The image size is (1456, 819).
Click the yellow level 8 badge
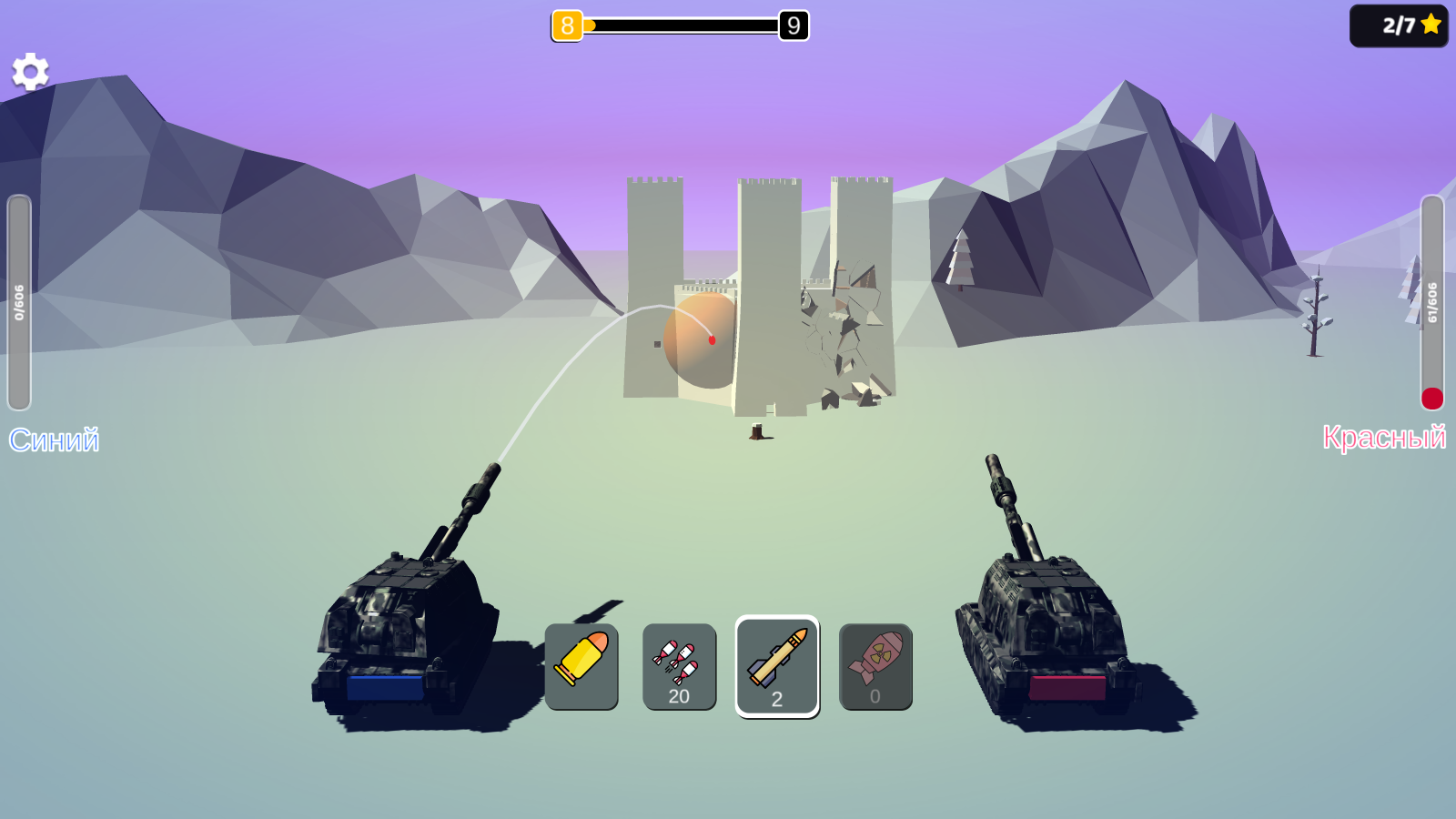(x=568, y=26)
